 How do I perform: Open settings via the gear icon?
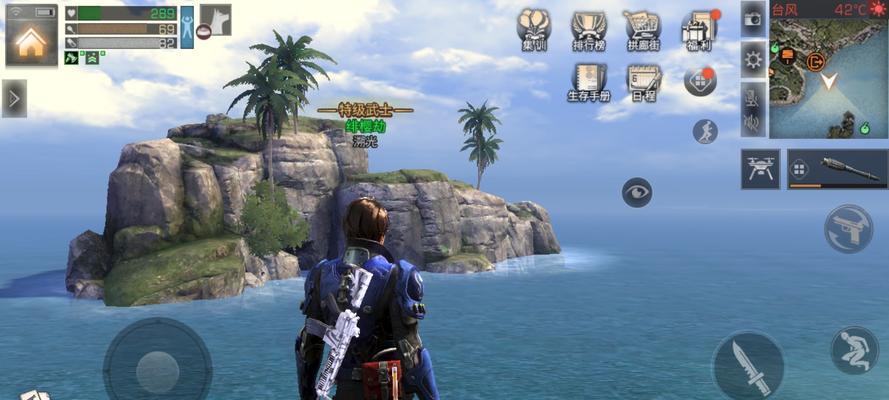click(753, 60)
